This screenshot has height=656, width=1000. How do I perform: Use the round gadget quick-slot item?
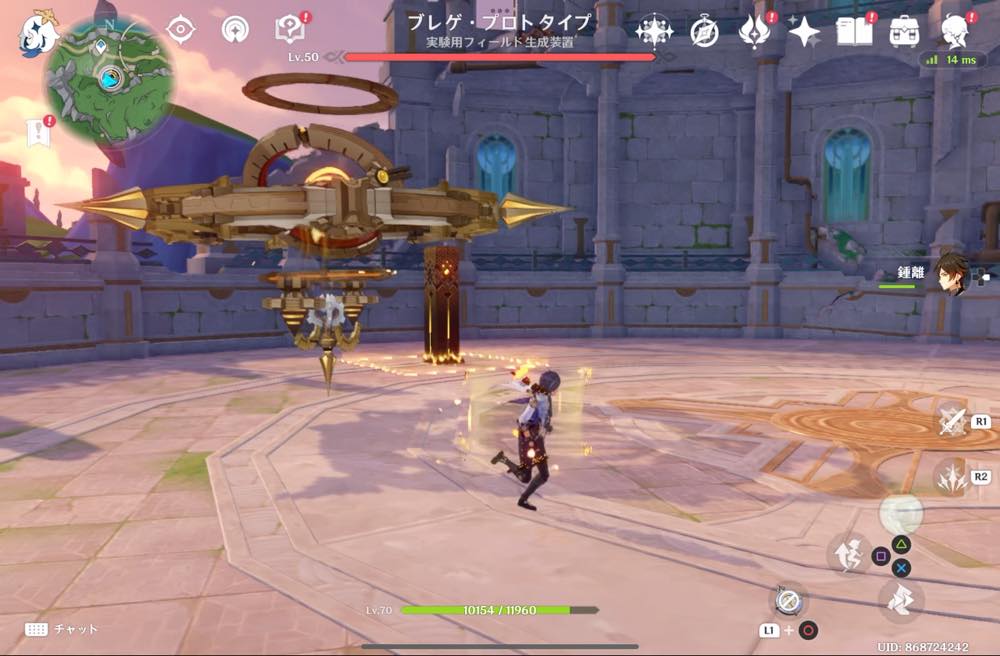[x=788, y=600]
